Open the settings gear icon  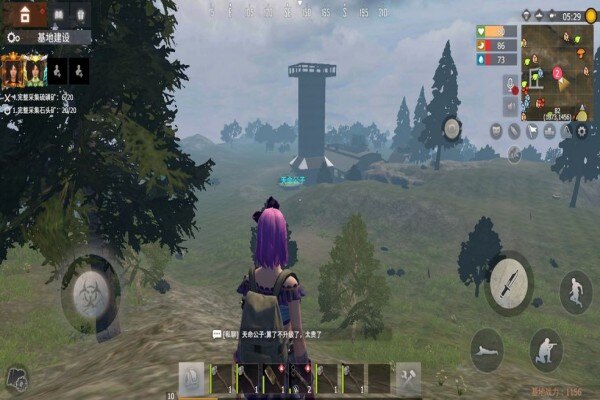coord(581,130)
